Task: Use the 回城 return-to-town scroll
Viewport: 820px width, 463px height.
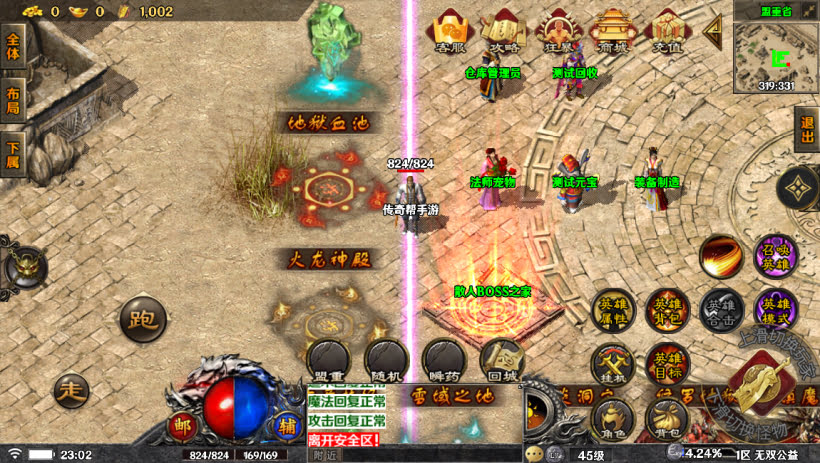Action: [x=501, y=358]
